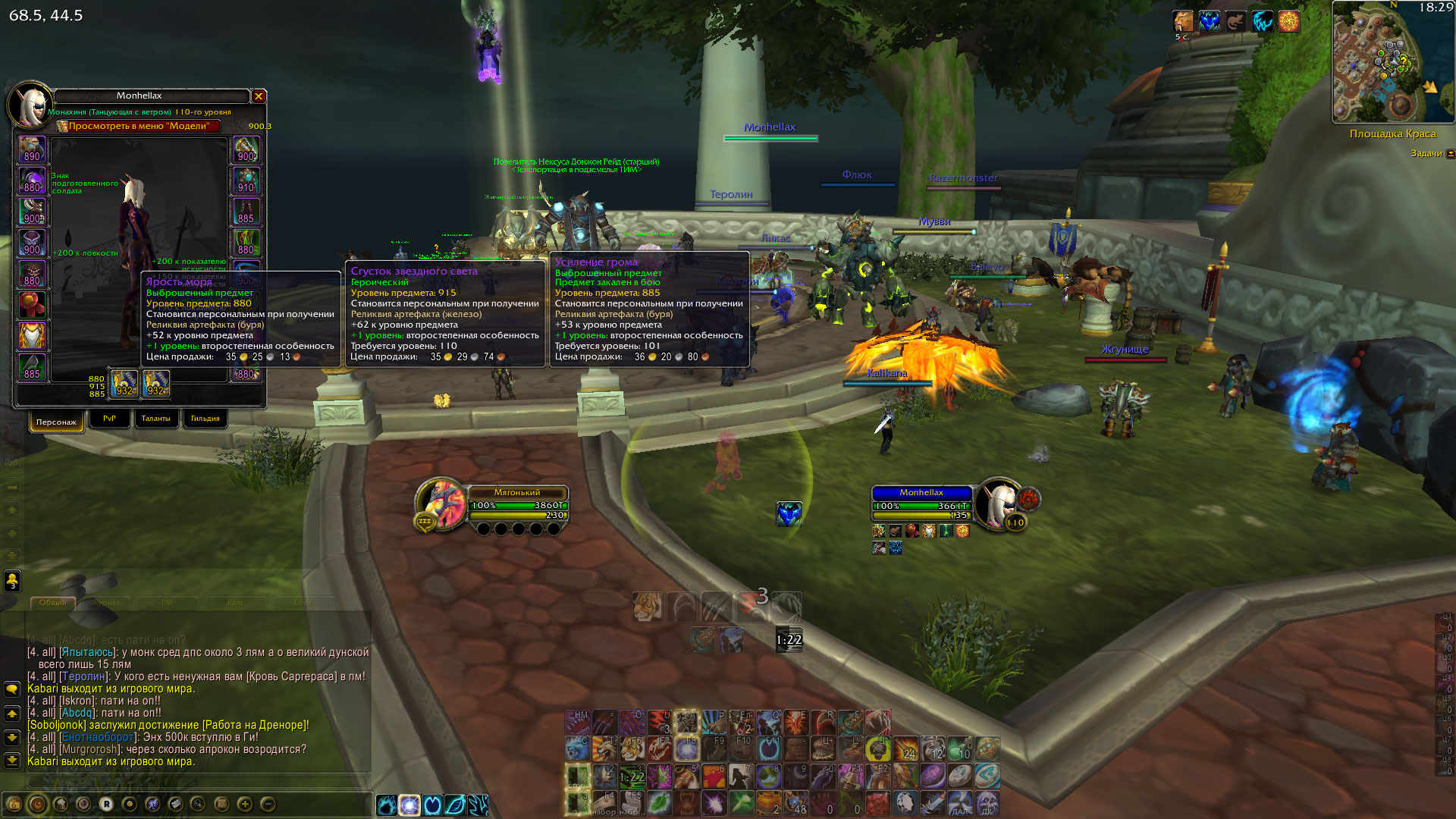This screenshot has height=819, width=1456.
Task: Select the Гильдия tab
Action: coord(205,419)
